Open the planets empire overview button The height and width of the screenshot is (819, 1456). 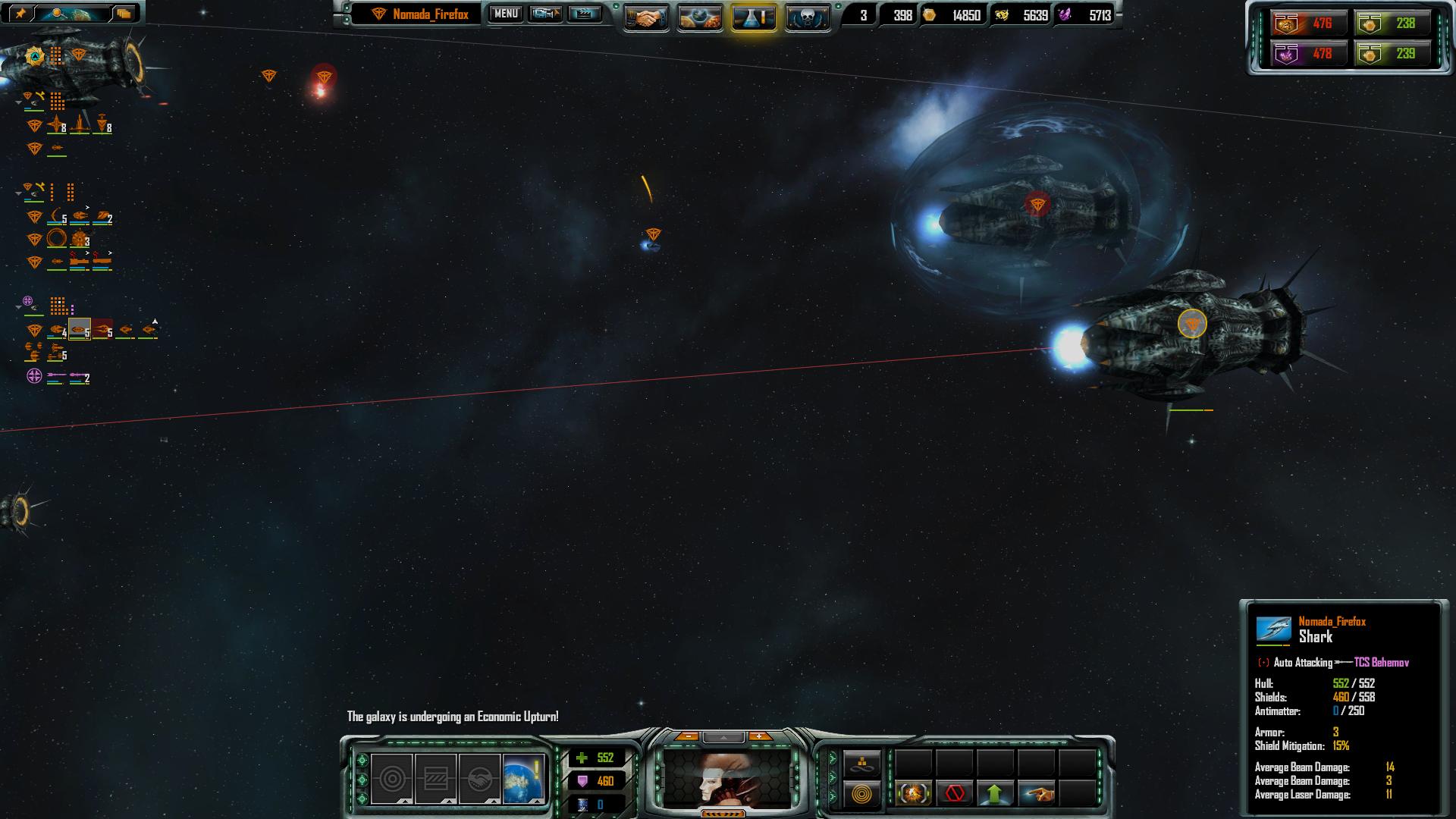[x=700, y=17]
